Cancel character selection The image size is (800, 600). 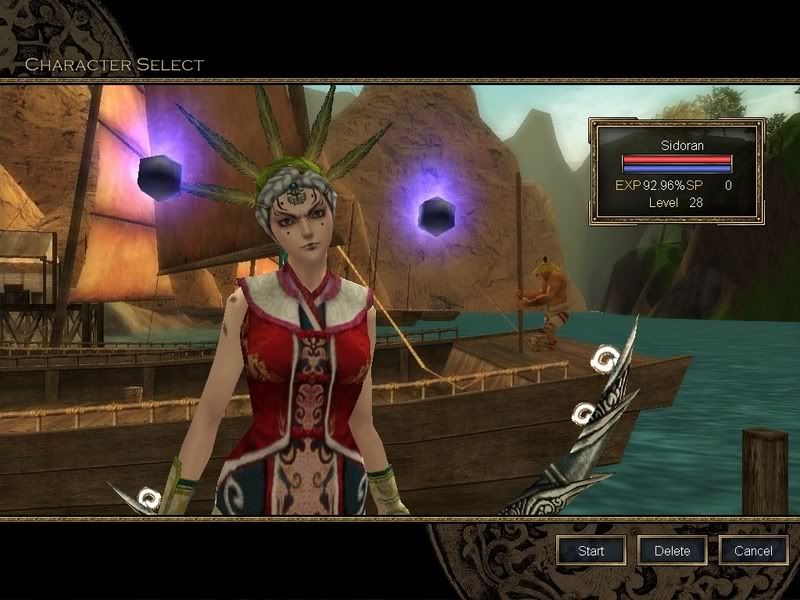753,550
